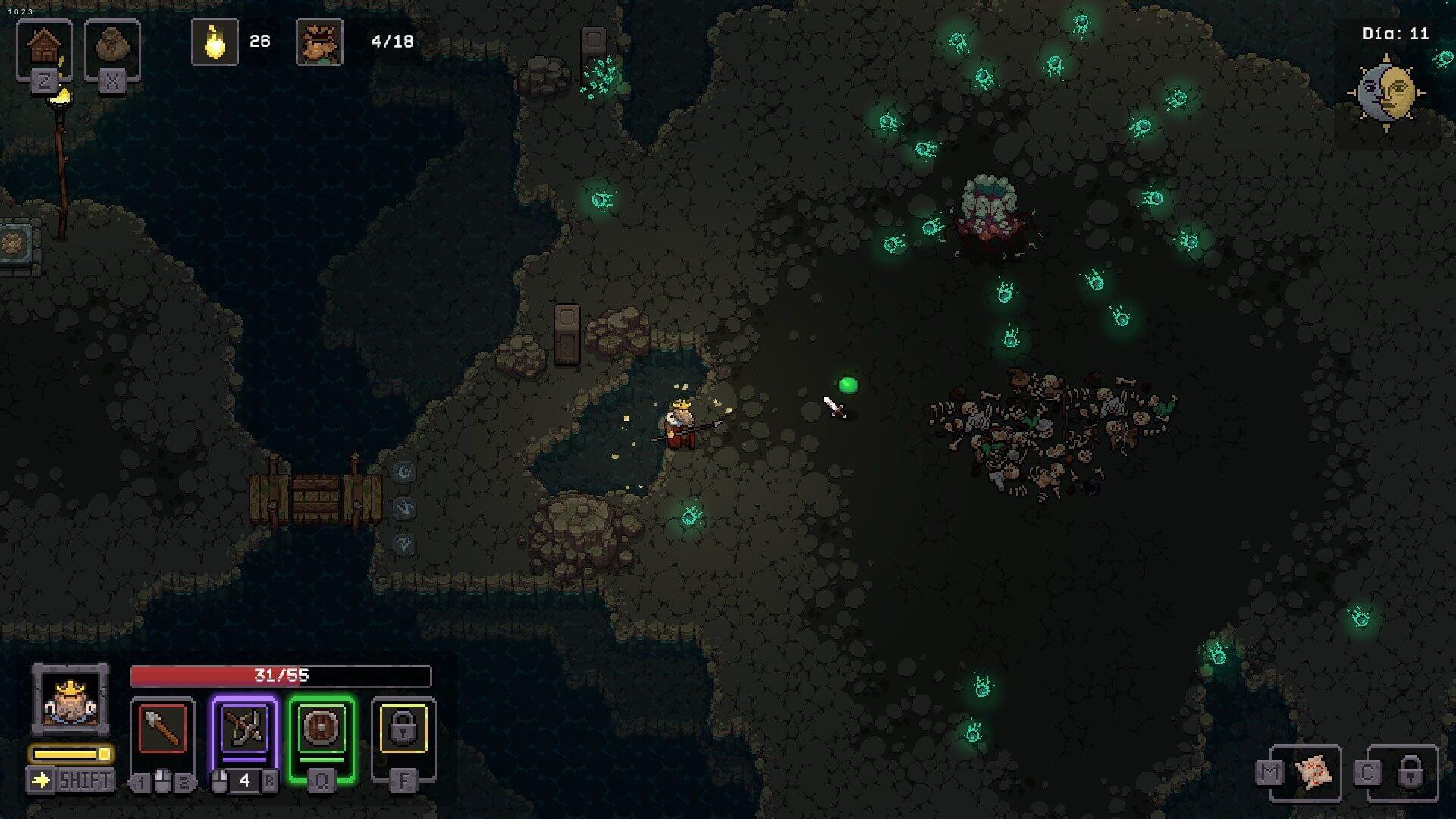Screen dimensions: 1456x819
Task: Activate the wooden shield ability
Action: 322,729
